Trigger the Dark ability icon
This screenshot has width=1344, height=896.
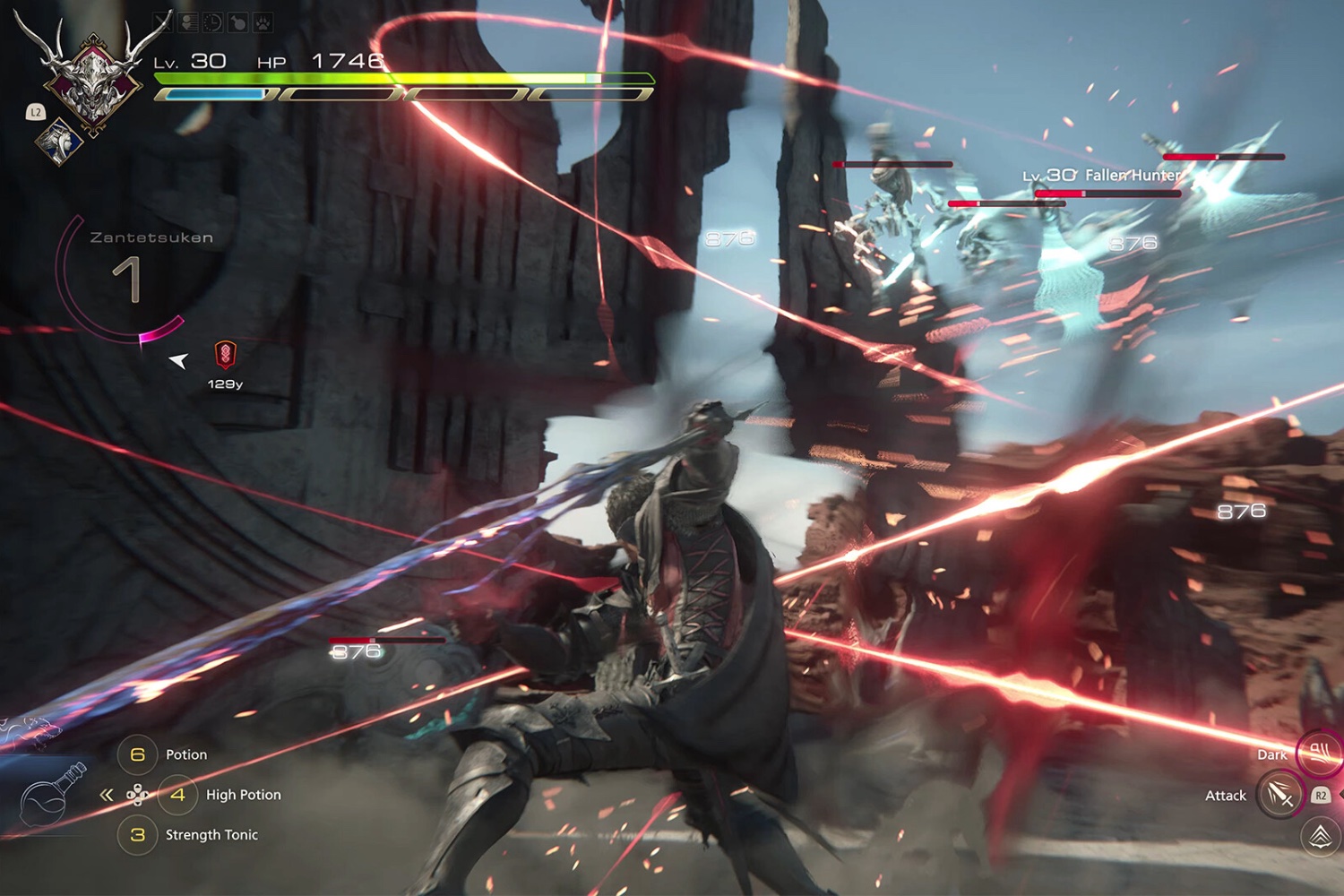click(x=1319, y=752)
